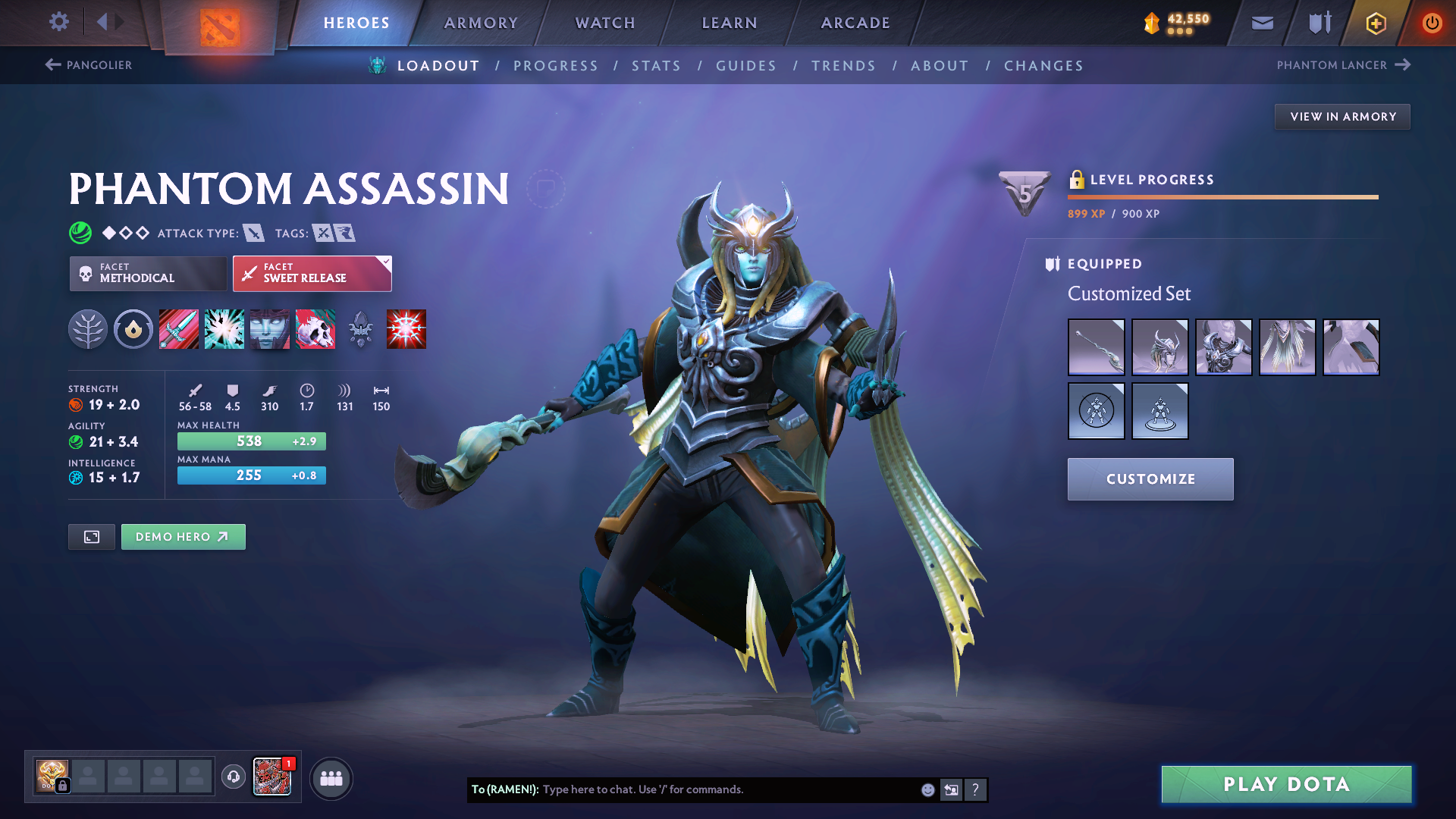Open the ARCADE menu

pos(855,23)
